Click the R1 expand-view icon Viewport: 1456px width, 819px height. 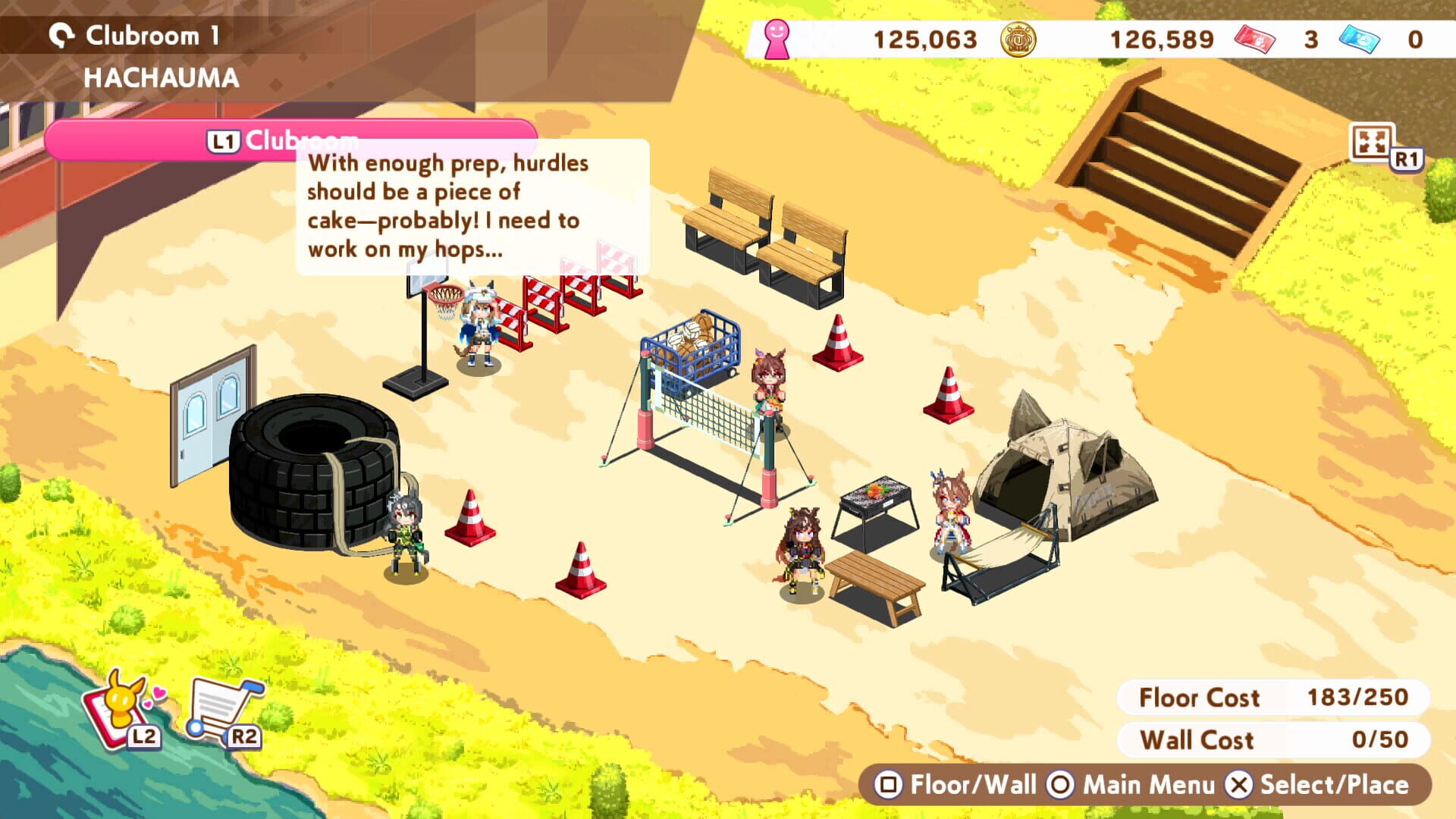point(1373,143)
